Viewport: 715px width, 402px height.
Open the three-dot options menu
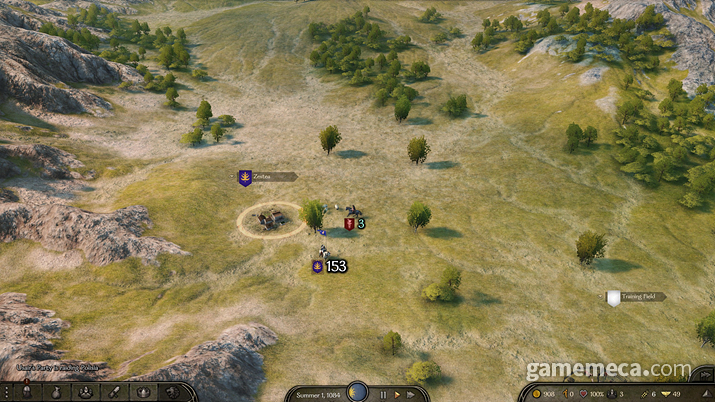click(8, 393)
